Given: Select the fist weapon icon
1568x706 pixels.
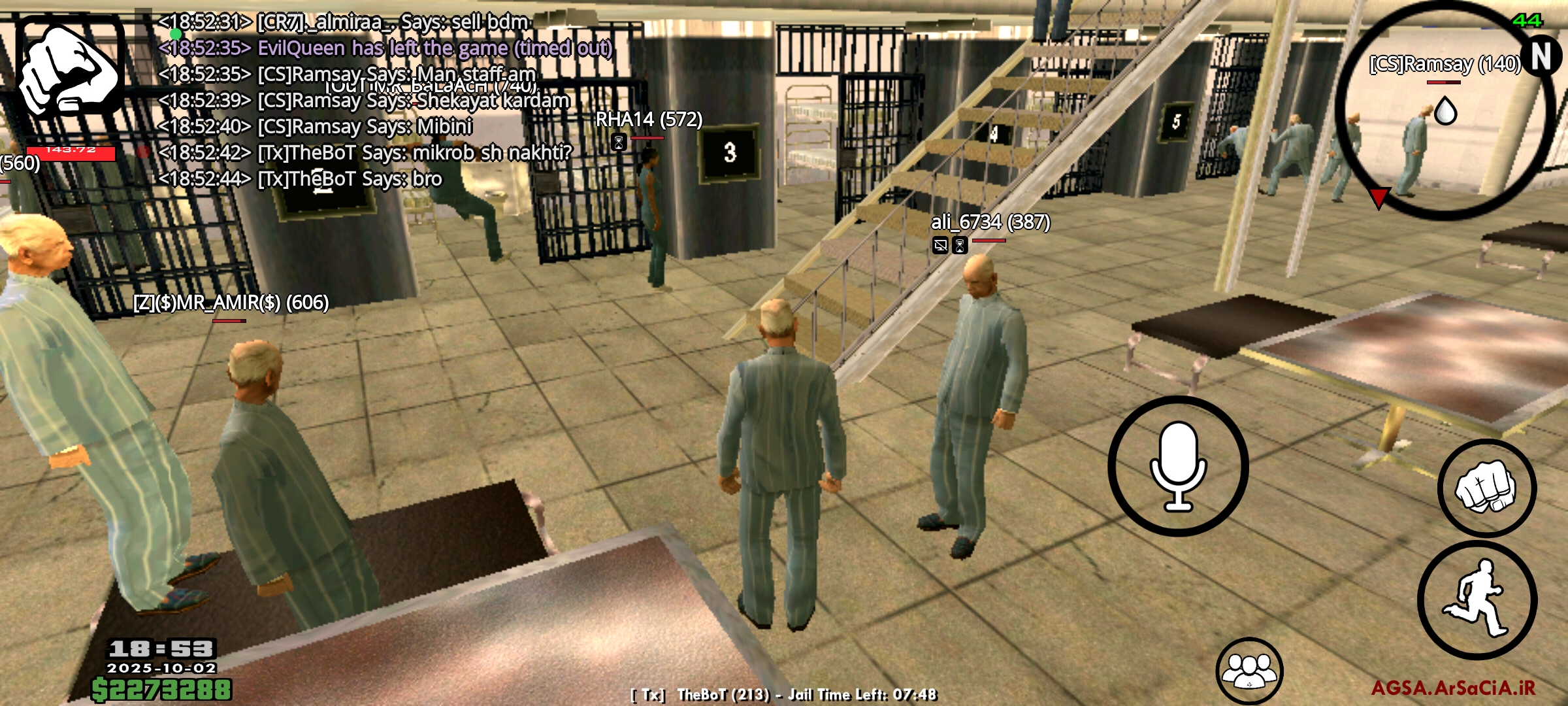Looking at the screenshot, I should [x=71, y=69].
